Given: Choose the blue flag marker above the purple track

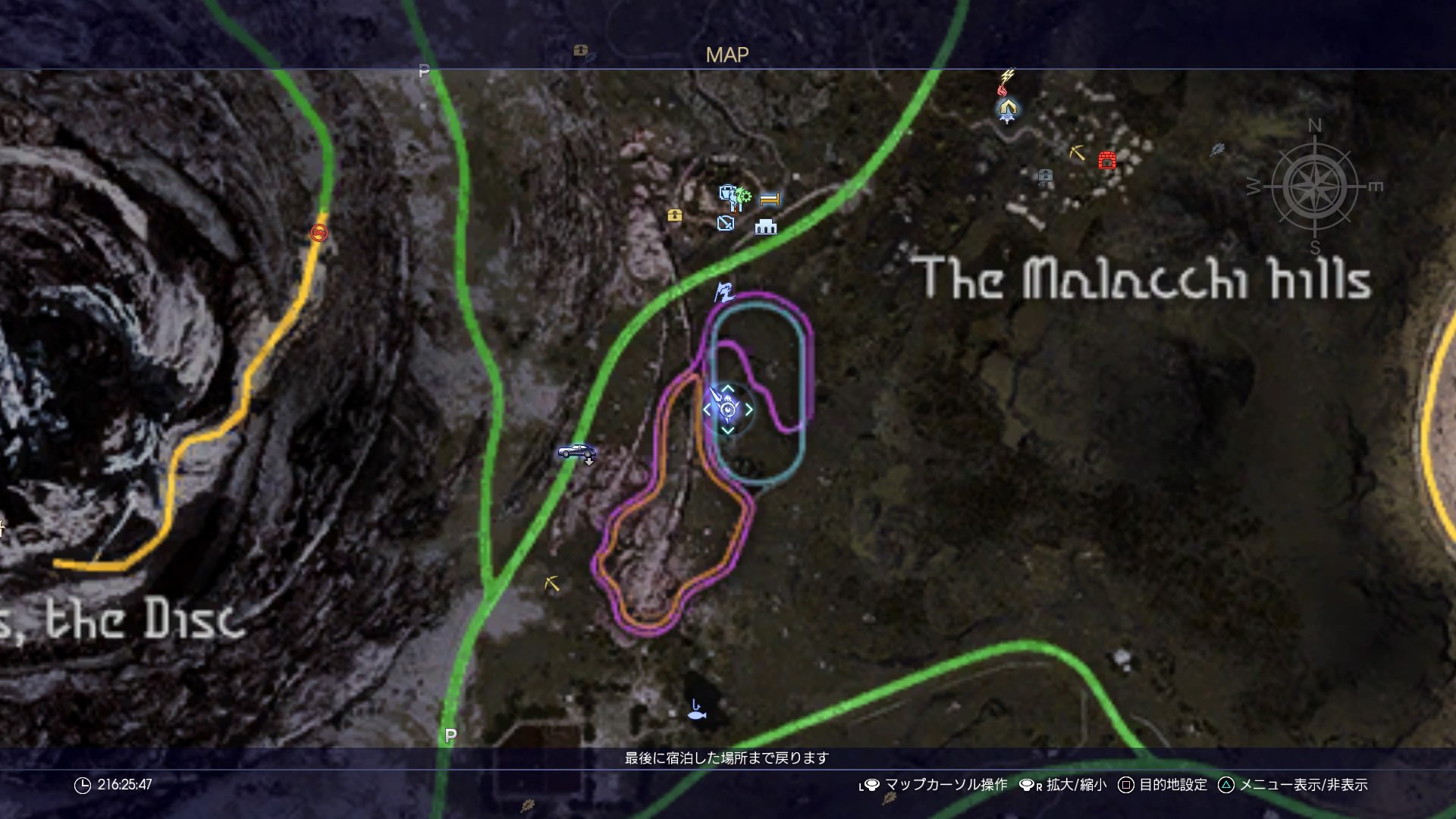Looking at the screenshot, I should 724,292.
